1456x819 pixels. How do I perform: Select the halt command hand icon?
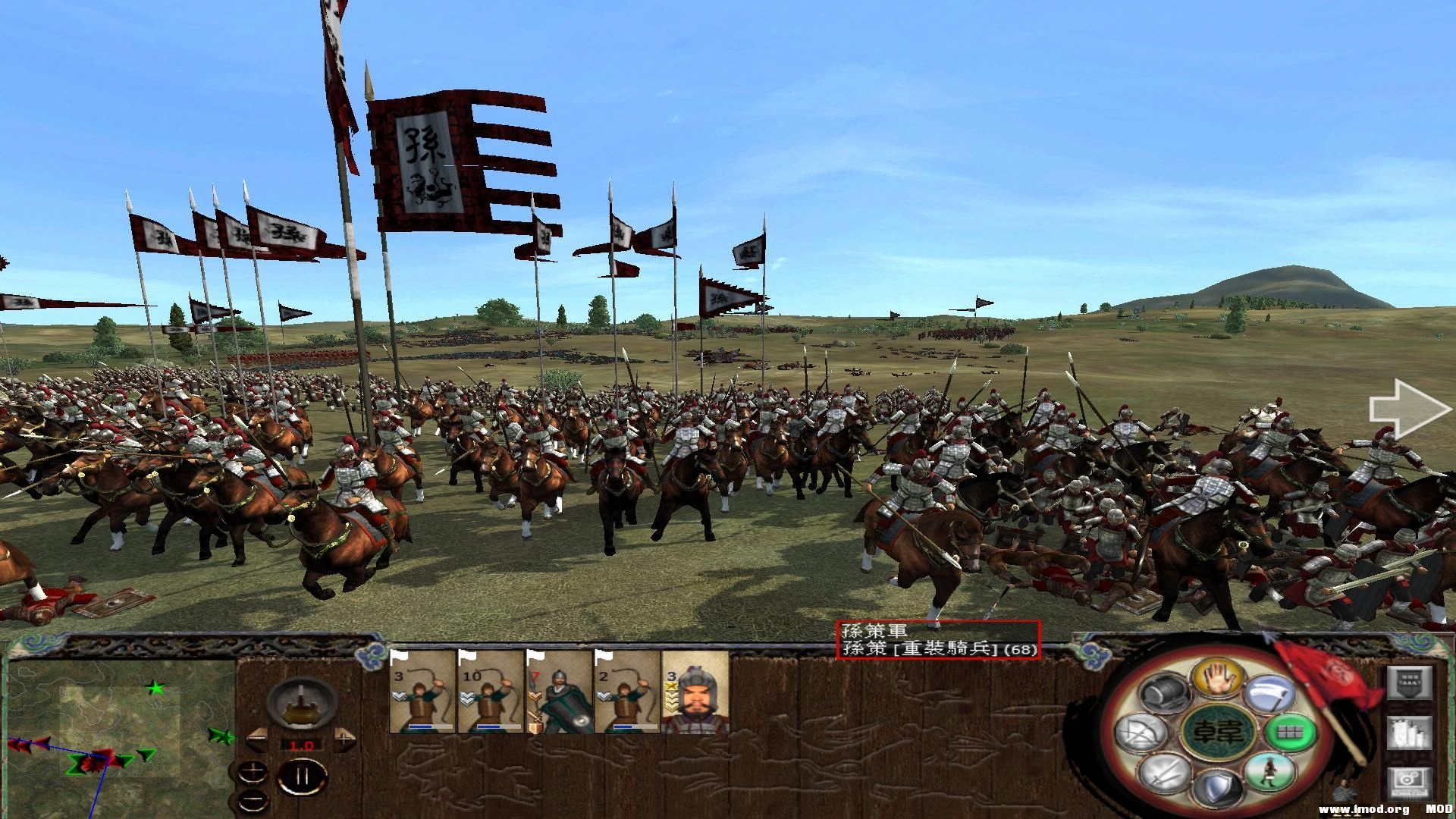coord(1217,677)
